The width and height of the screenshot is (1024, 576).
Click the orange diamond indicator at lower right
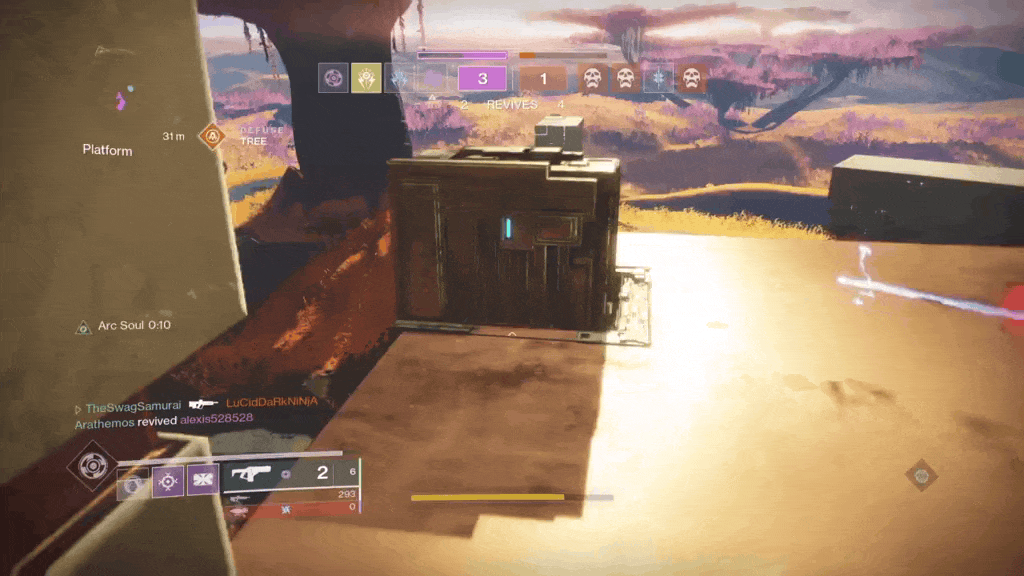click(x=921, y=475)
